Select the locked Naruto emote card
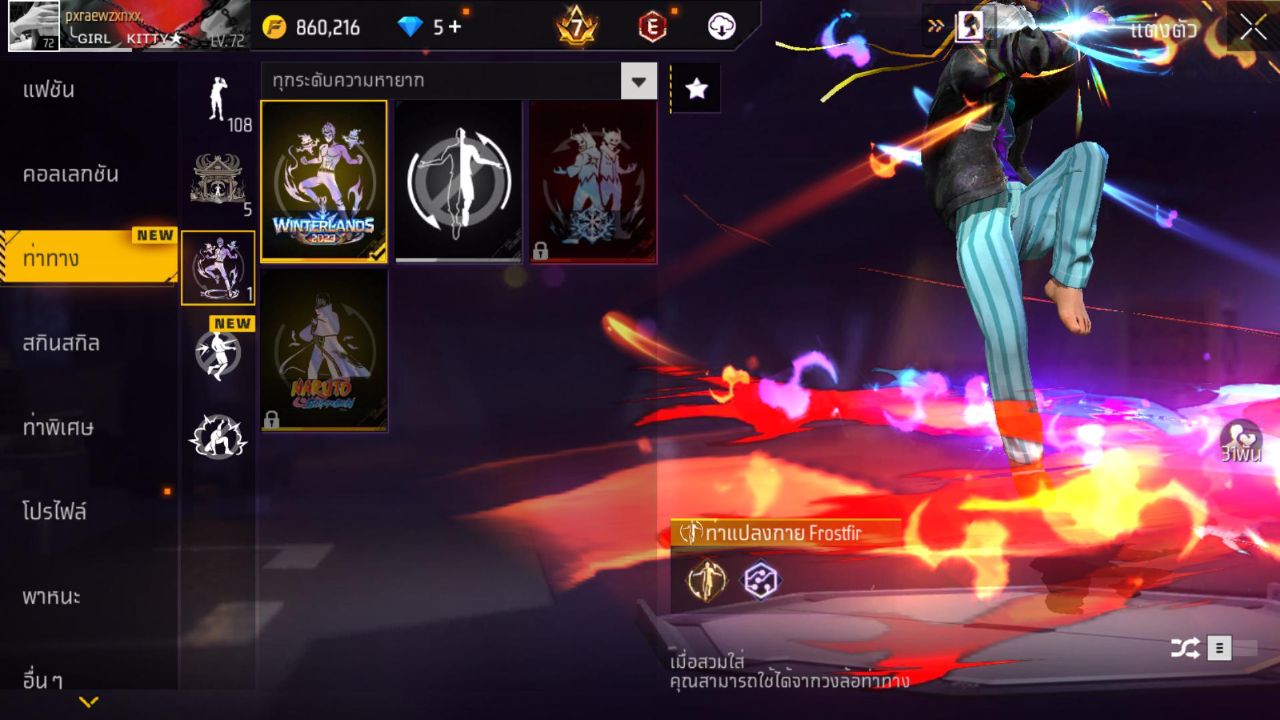This screenshot has height=720, width=1280. click(x=324, y=350)
